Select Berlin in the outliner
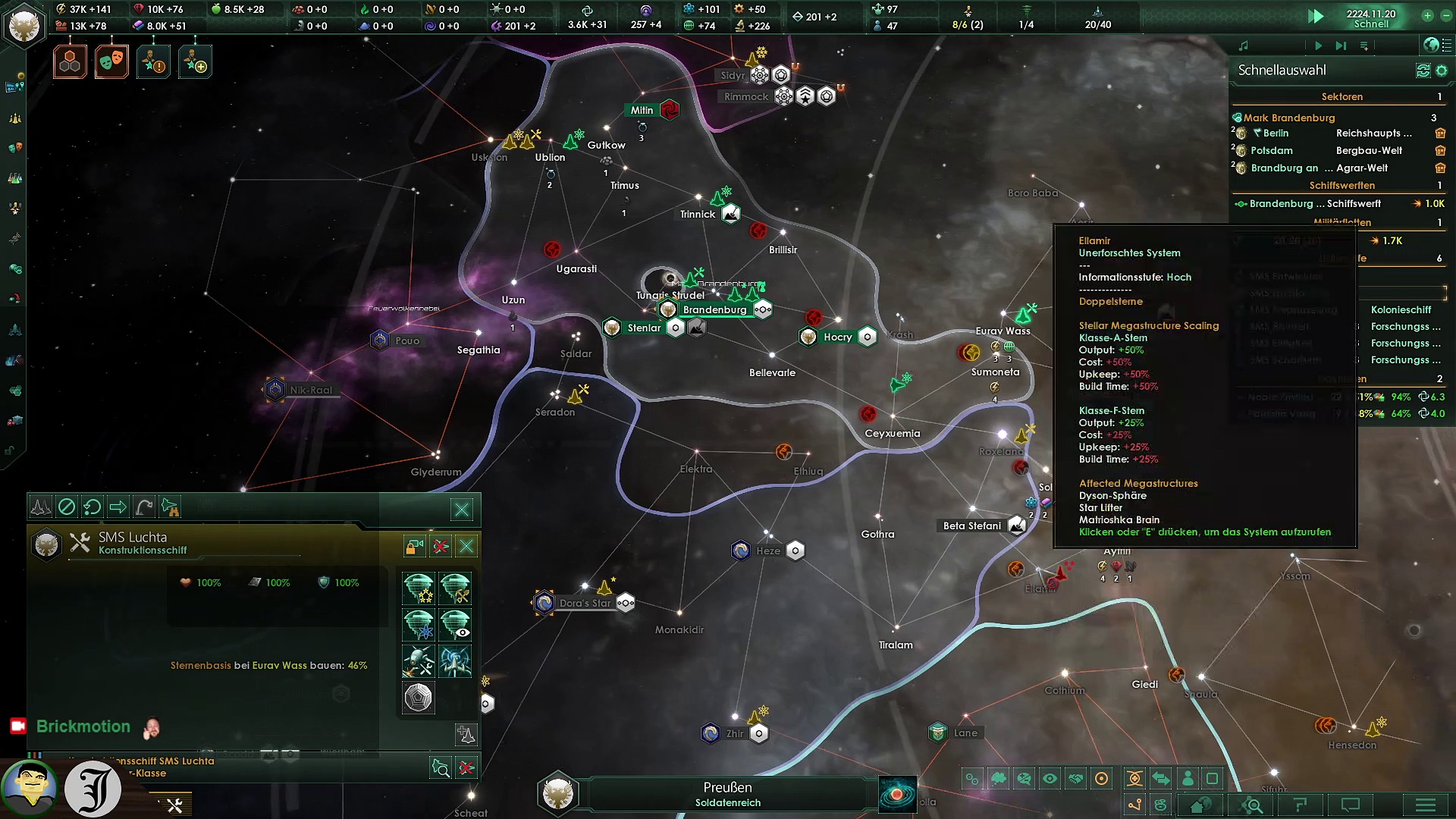This screenshot has height=819, width=1456. tap(1276, 133)
